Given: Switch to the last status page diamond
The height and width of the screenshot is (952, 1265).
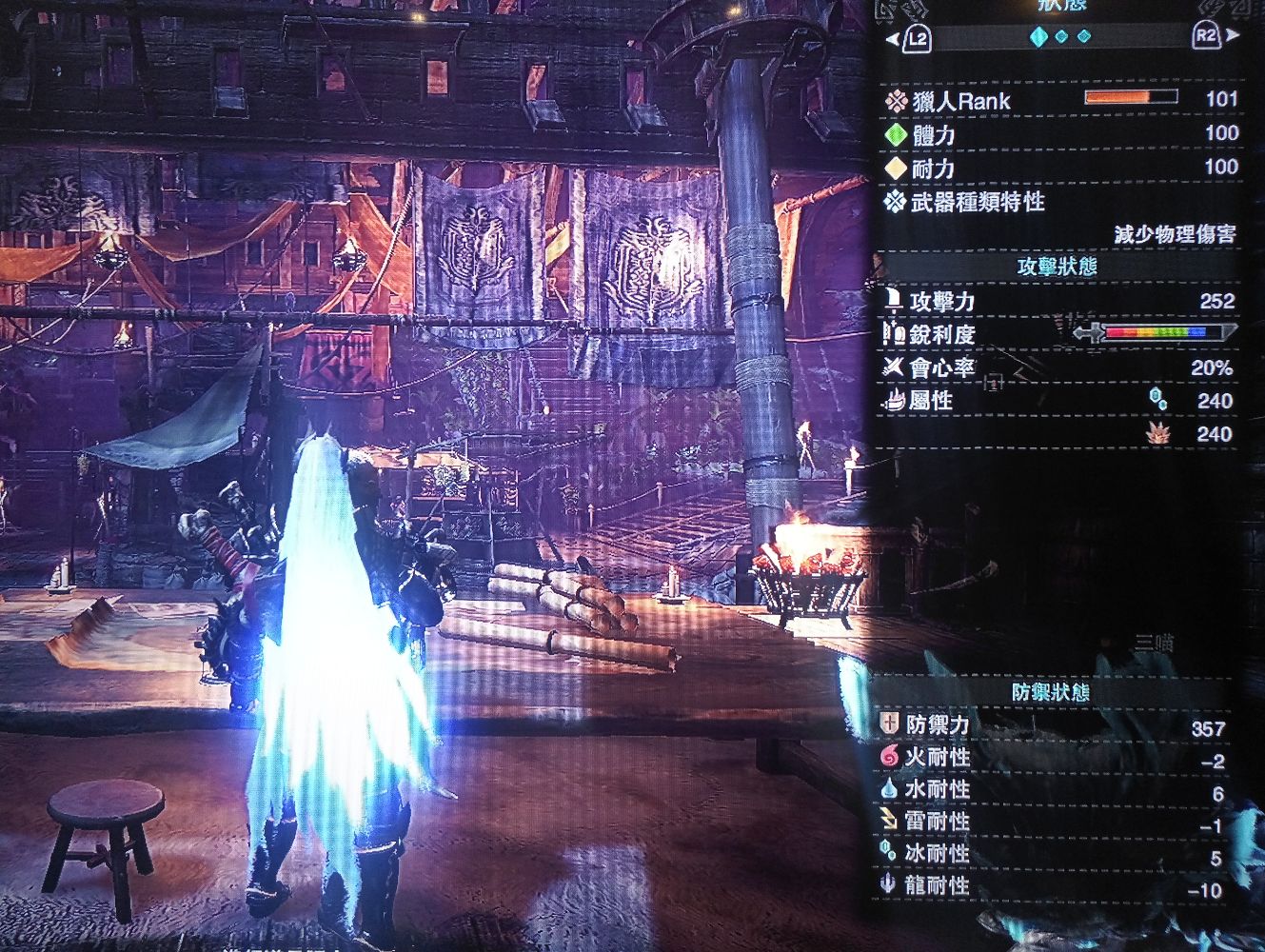Looking at the screenshot, I should (1084, 37).
